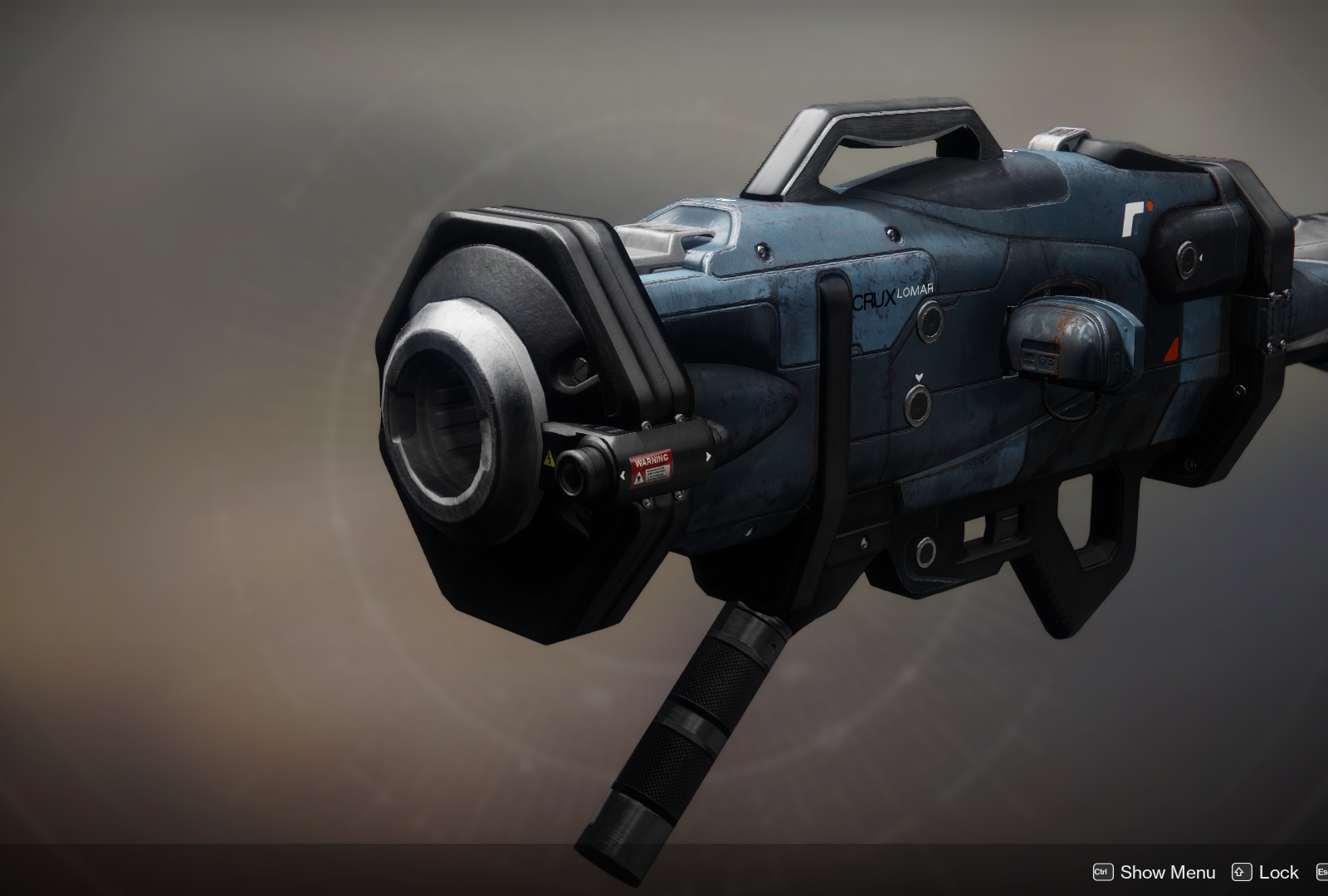Screen dimensions: 1328x896
Task: Select the white heart marker on the weapon body
Action: point(919,377)
